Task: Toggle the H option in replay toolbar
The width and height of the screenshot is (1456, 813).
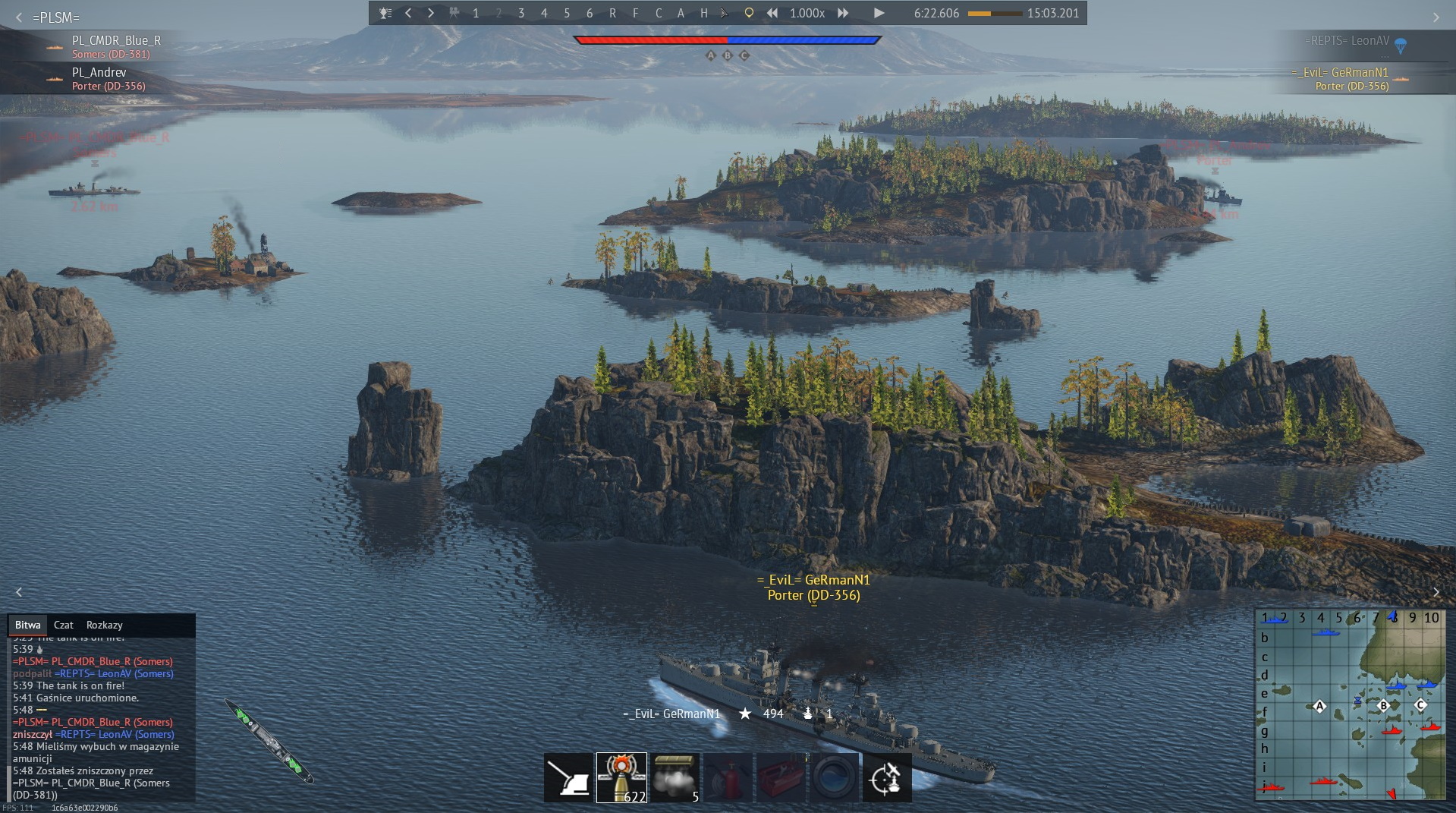Action: click(x=703, y=13)
